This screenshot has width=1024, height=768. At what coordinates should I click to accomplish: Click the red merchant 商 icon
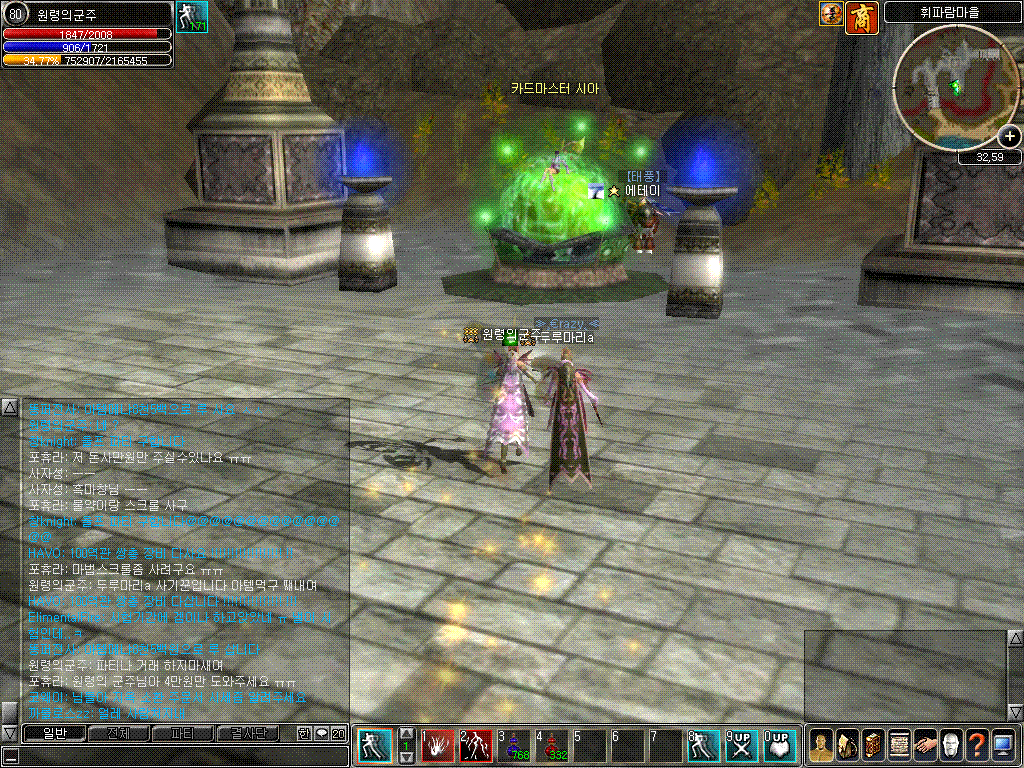point(861,14)
